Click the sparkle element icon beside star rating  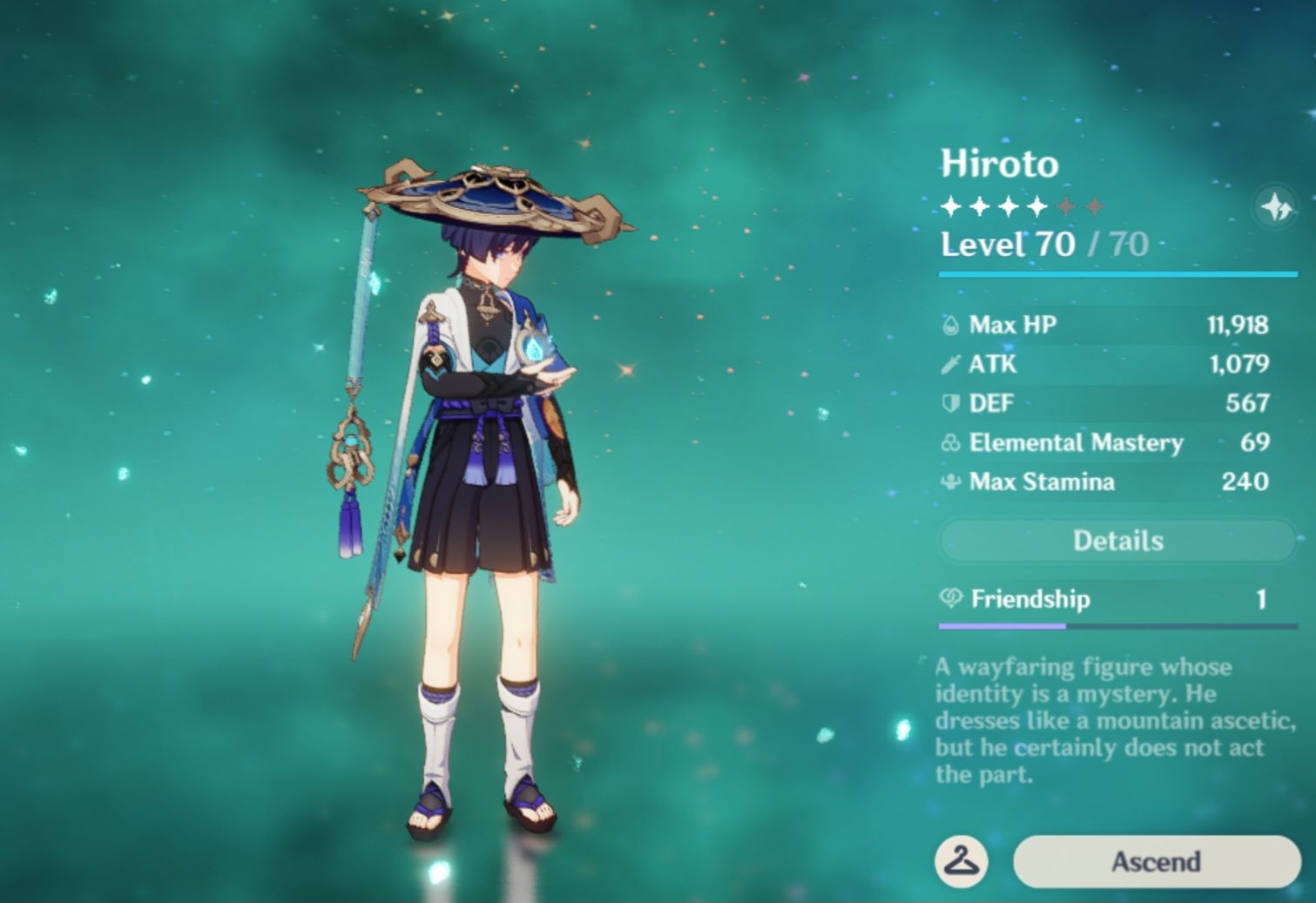[1273, 207]
